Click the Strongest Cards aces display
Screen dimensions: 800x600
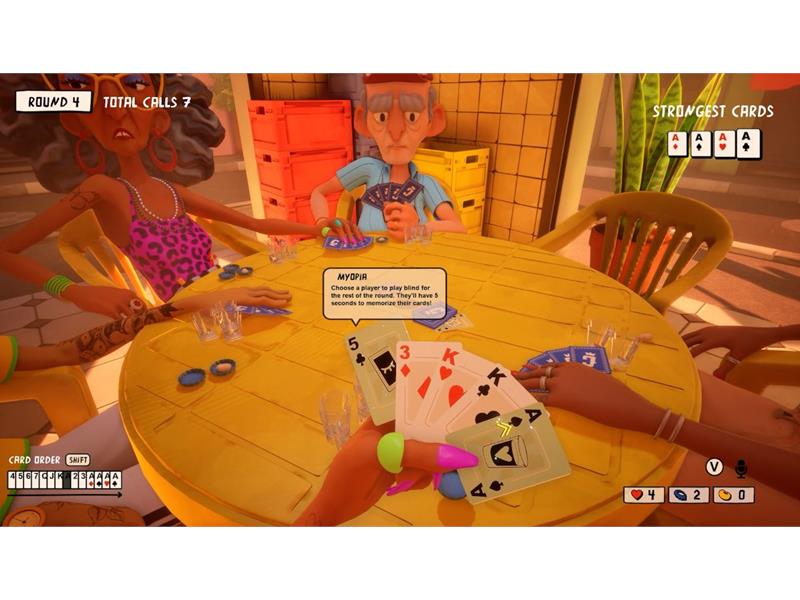714,144
